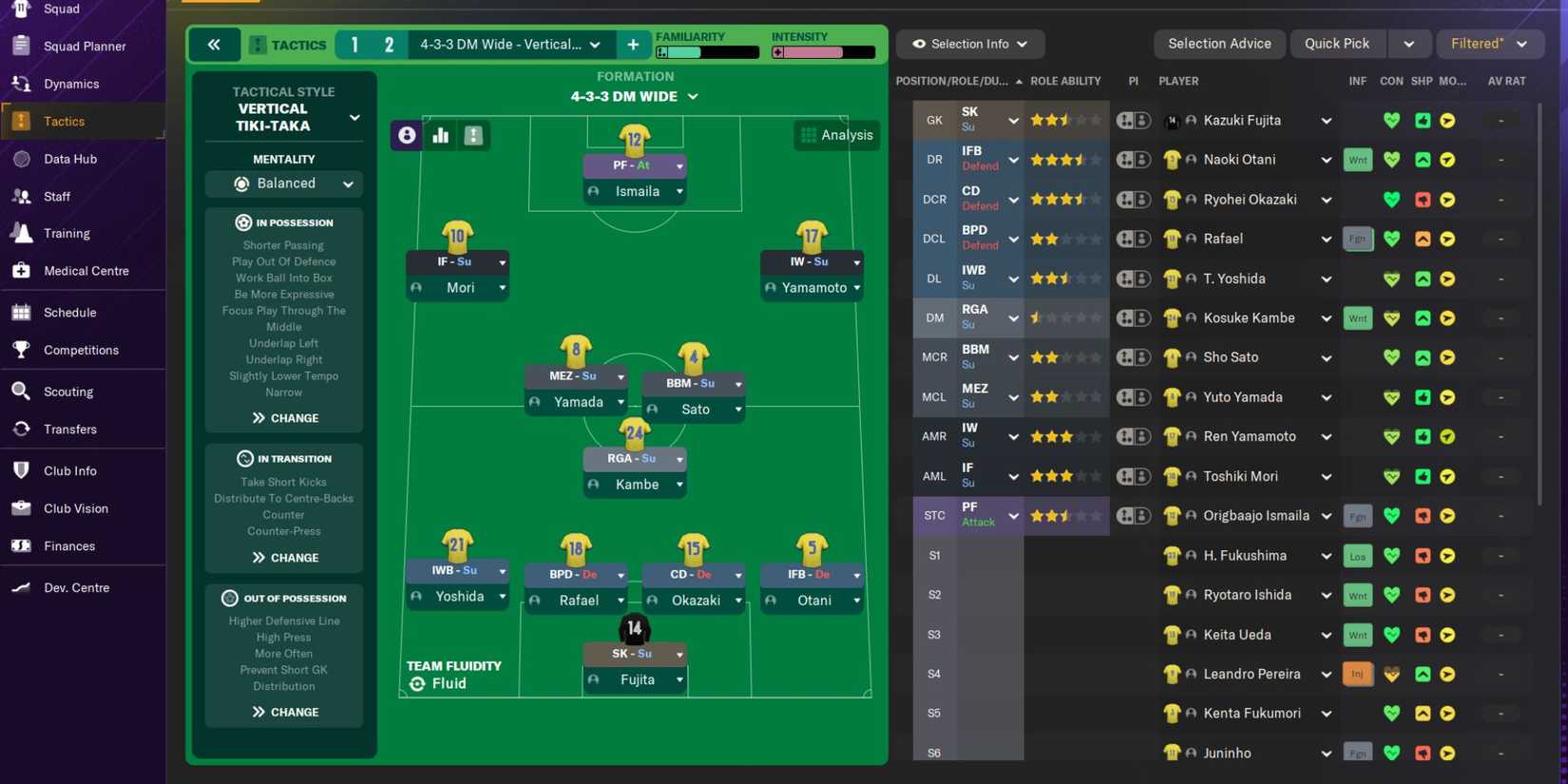1568x784 pixels.
Task: Open the Tactics section in the sidebar
Action: 64,121
